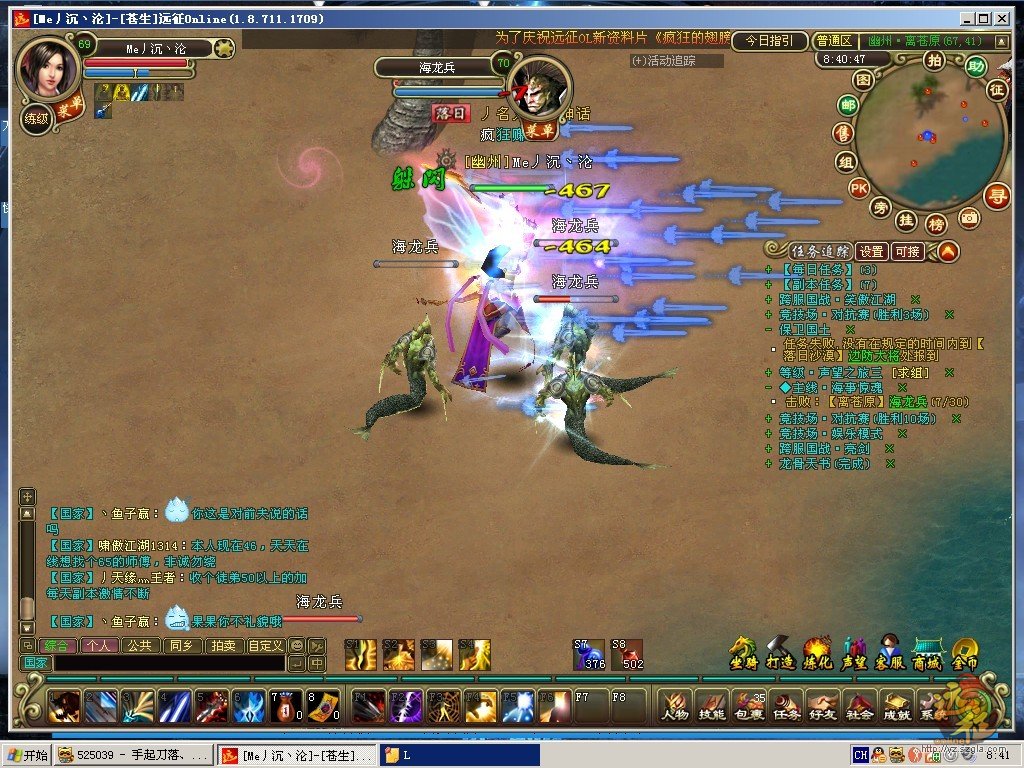Open the 榜 ranking button
The image size is (1024, 768).
936,223
